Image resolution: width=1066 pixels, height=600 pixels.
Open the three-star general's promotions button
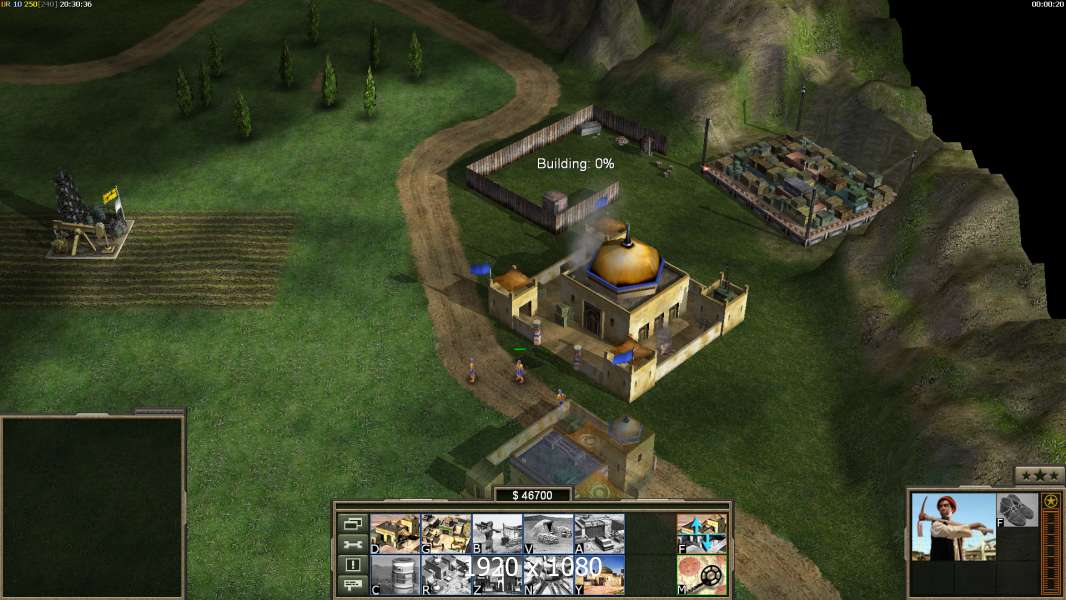click(x=1039, y=475)
